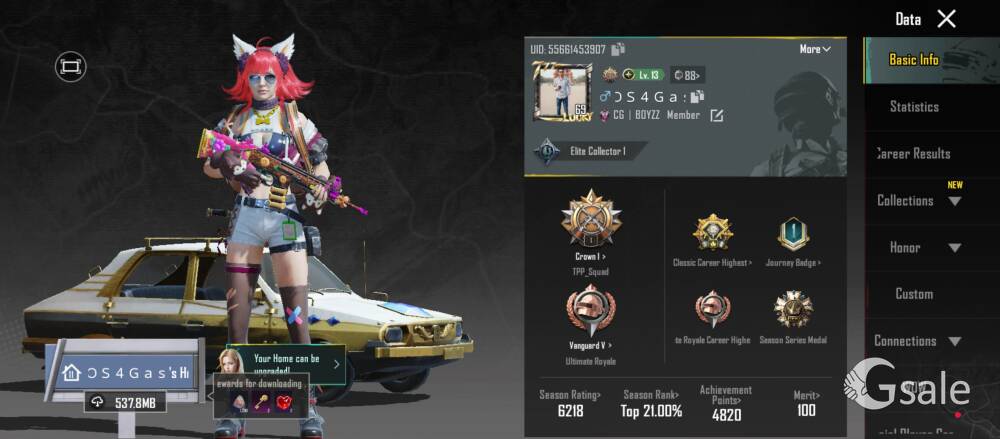Open the Custom tab

pyautogui.click(x=914, y=294)
